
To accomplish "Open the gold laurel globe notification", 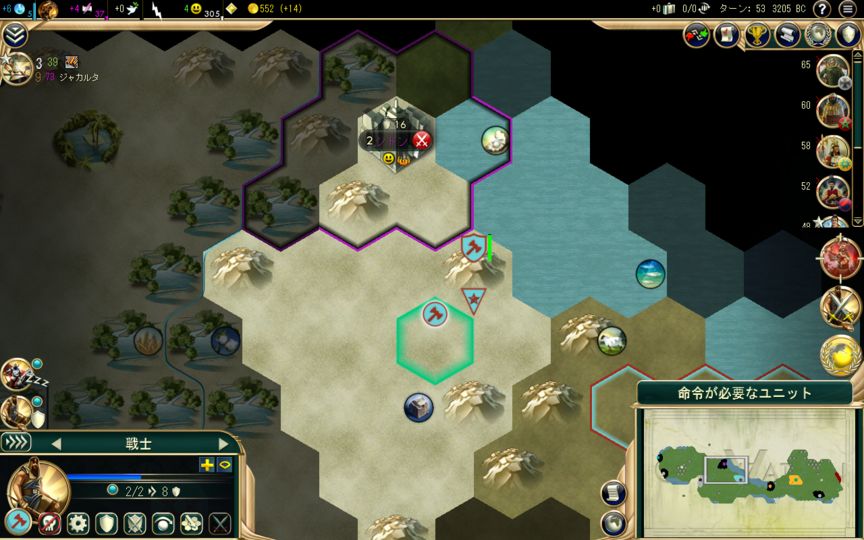I will (x=840, y=355).
